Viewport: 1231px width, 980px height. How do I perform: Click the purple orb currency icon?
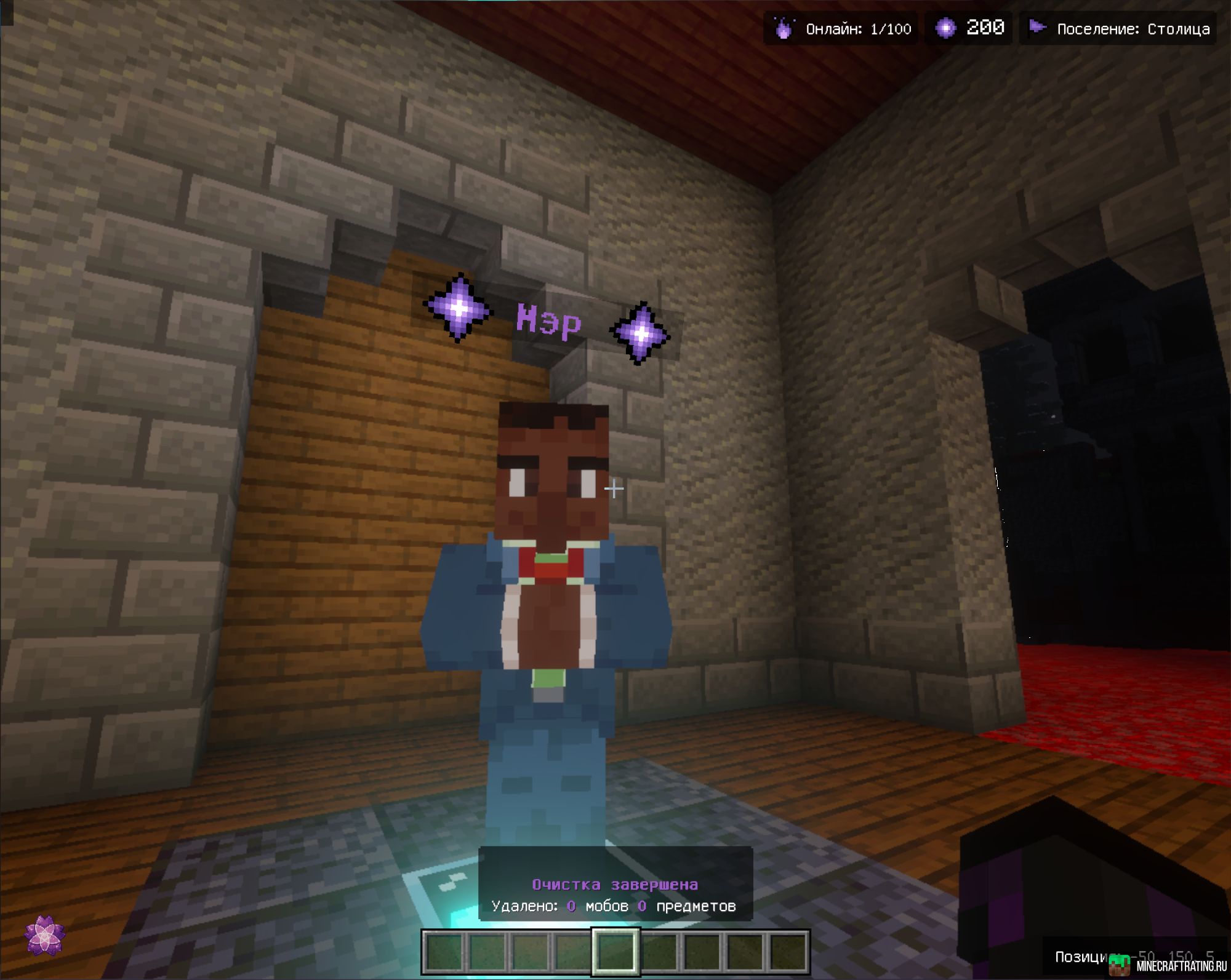click(945, 28)
